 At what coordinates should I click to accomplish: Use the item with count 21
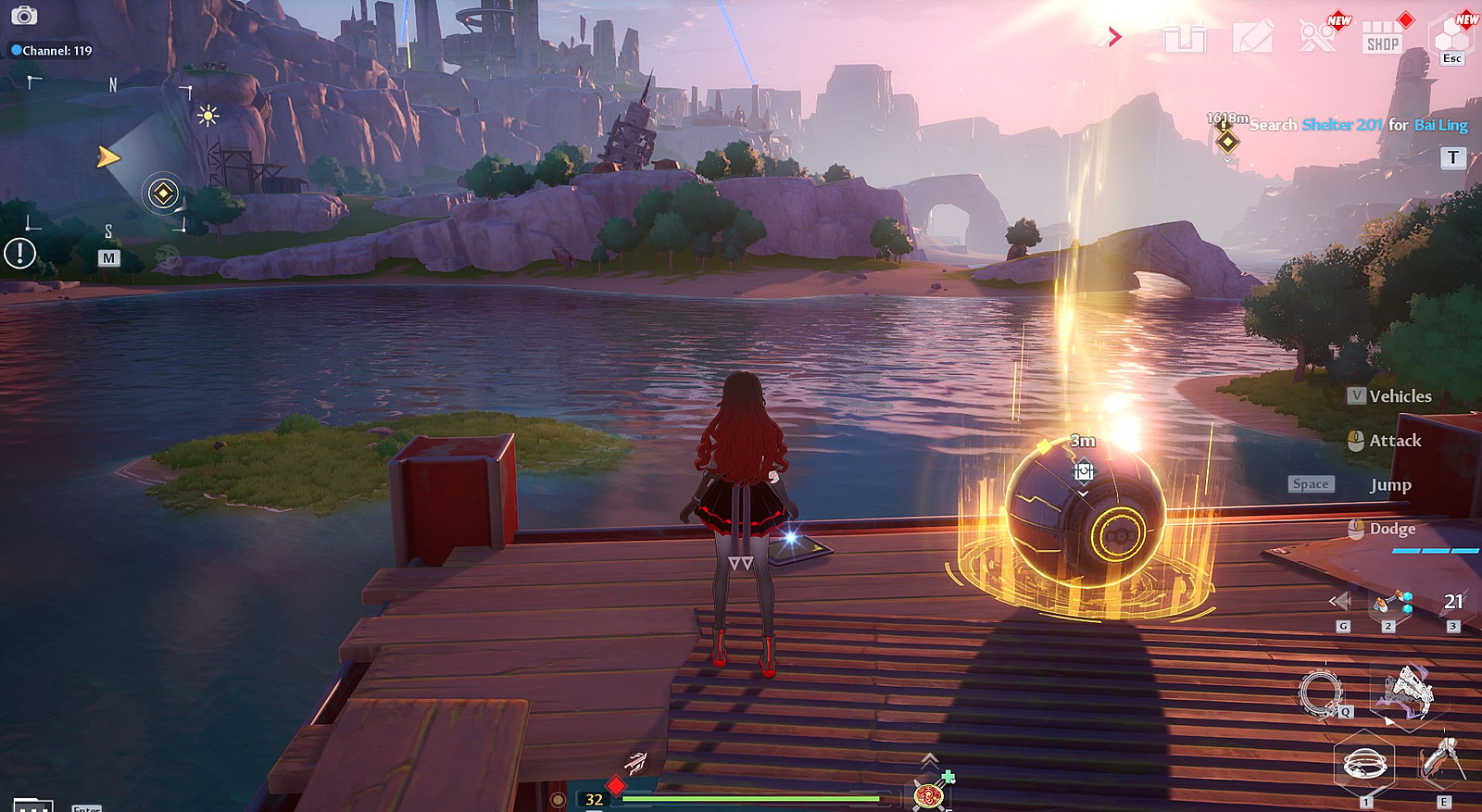point(1452,603)
